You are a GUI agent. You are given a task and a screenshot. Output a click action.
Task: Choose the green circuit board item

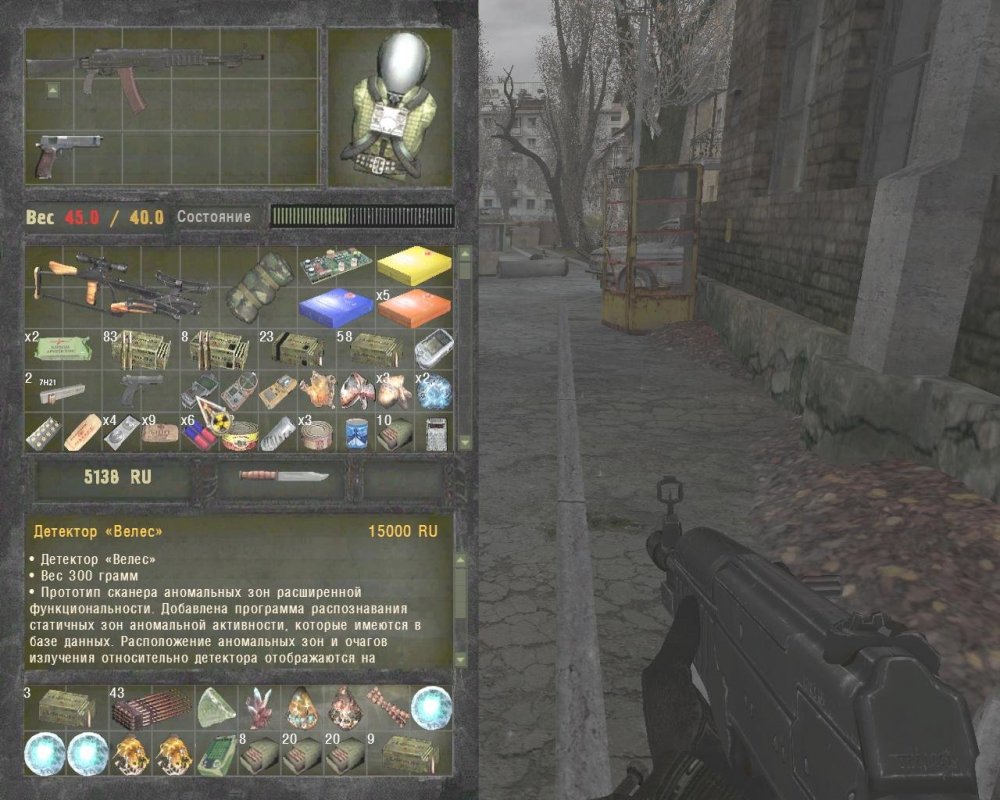point(335,265)
